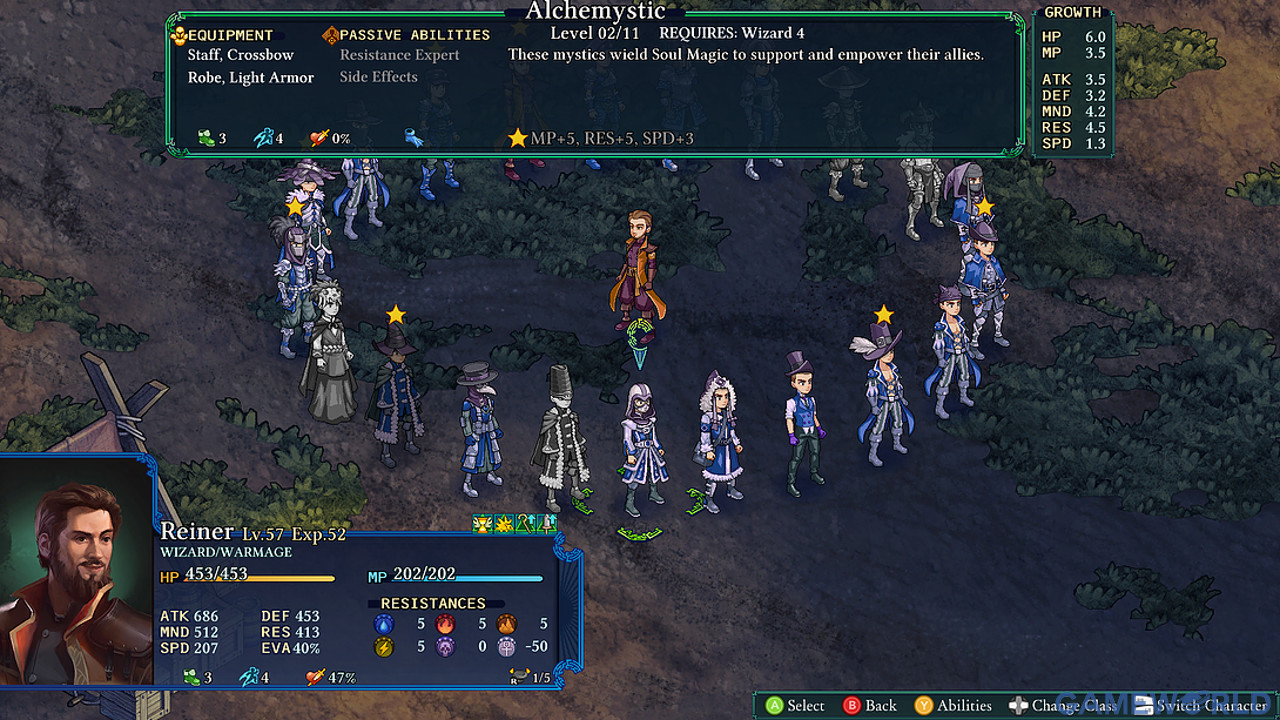
Task: Choose the pointed witch-hat class with star
Action: 397,392
